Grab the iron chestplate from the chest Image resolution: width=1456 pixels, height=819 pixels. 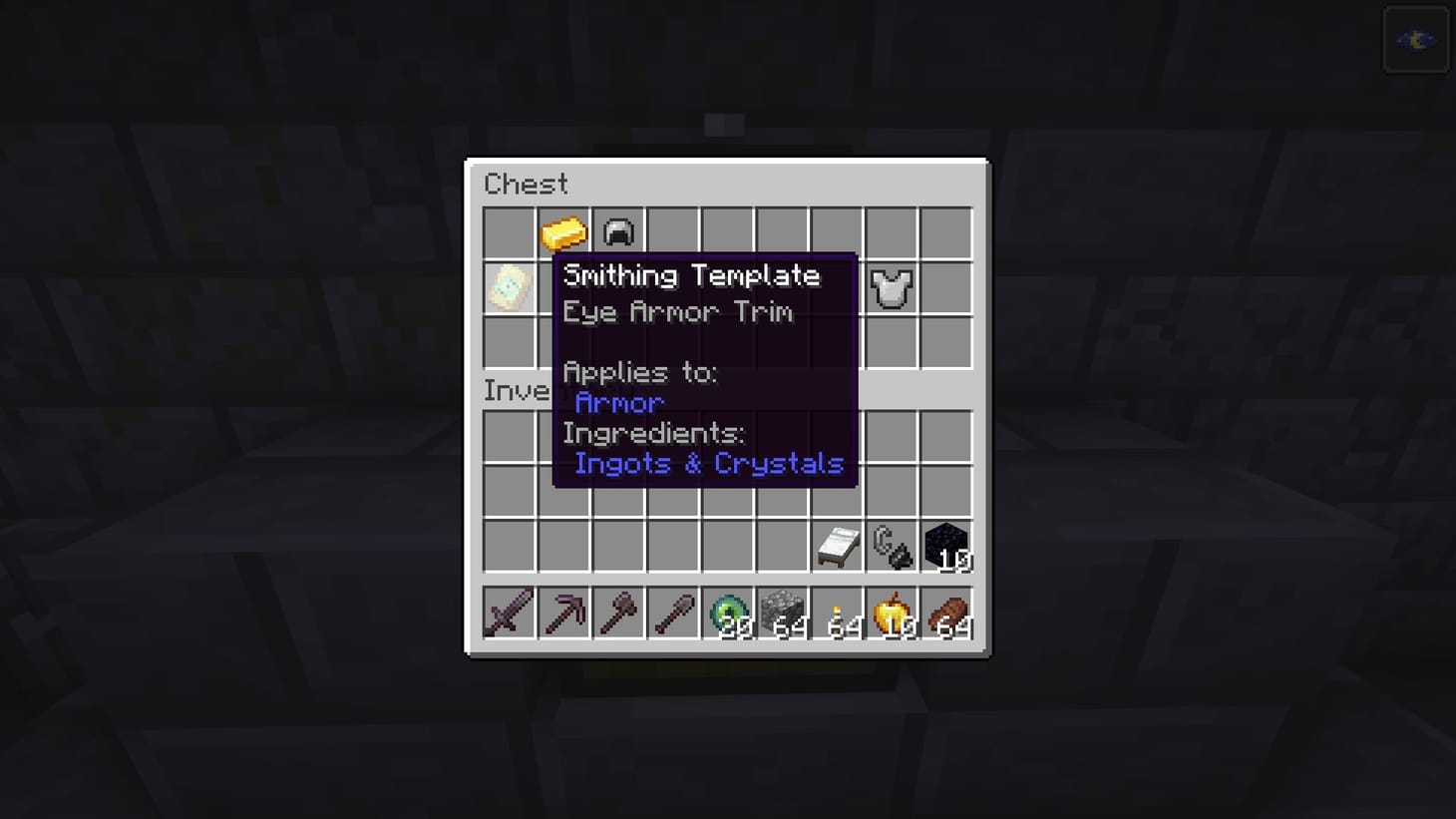[x=891, y=287]
